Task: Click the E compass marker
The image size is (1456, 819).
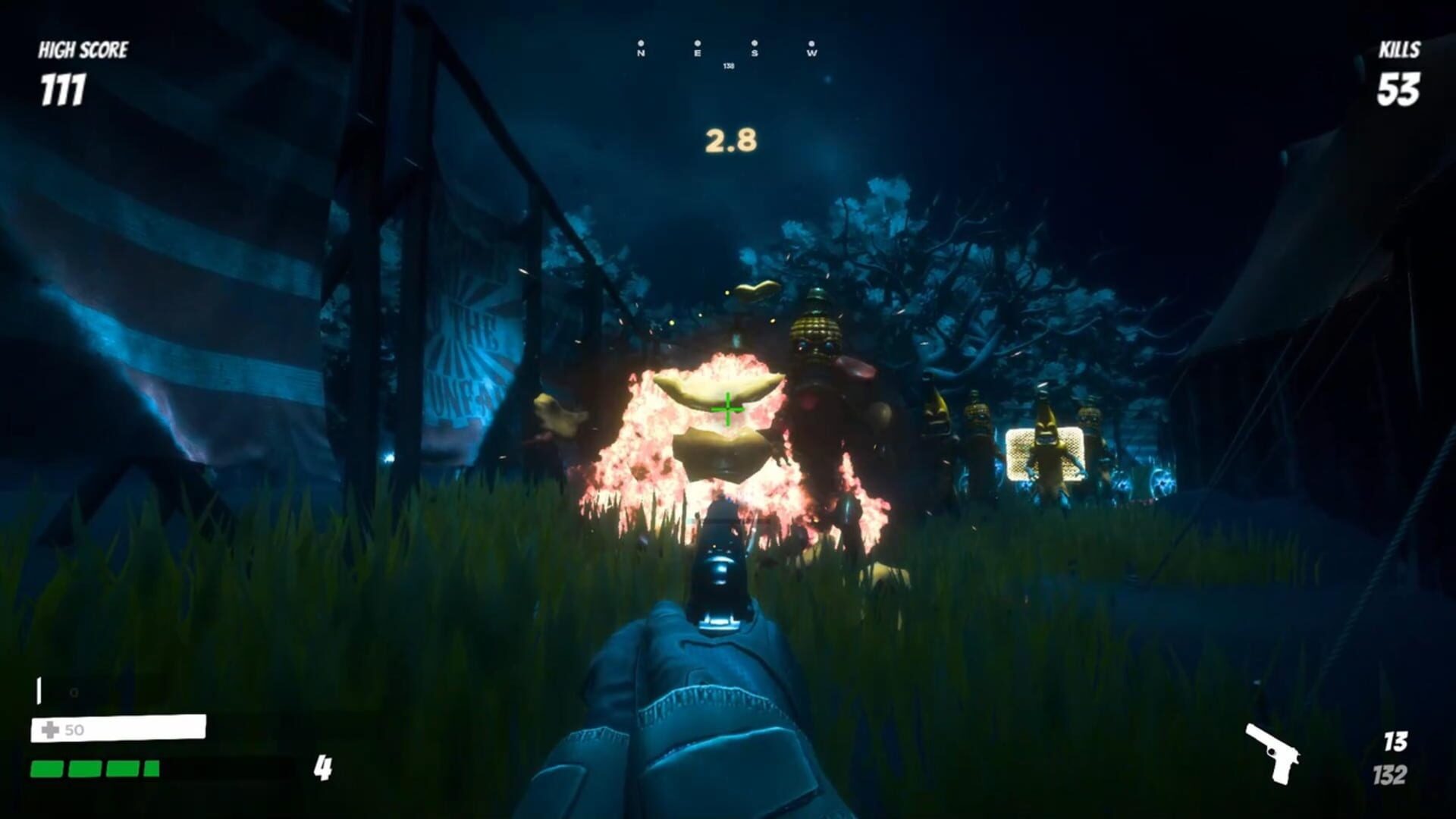Action: pyautogui.click(x=698, y=53)
